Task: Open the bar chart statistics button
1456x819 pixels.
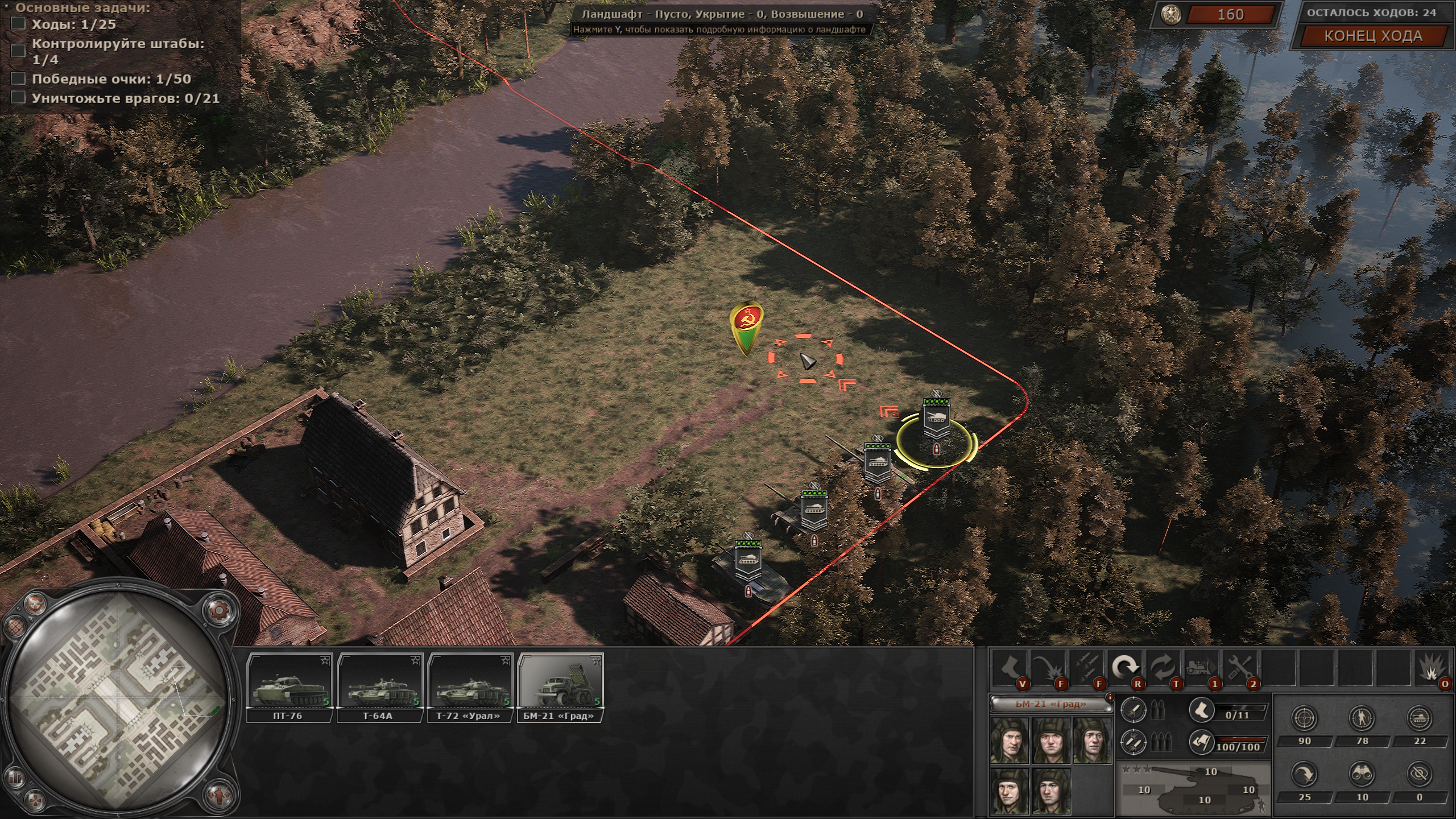Action: [x=16, y=777]
